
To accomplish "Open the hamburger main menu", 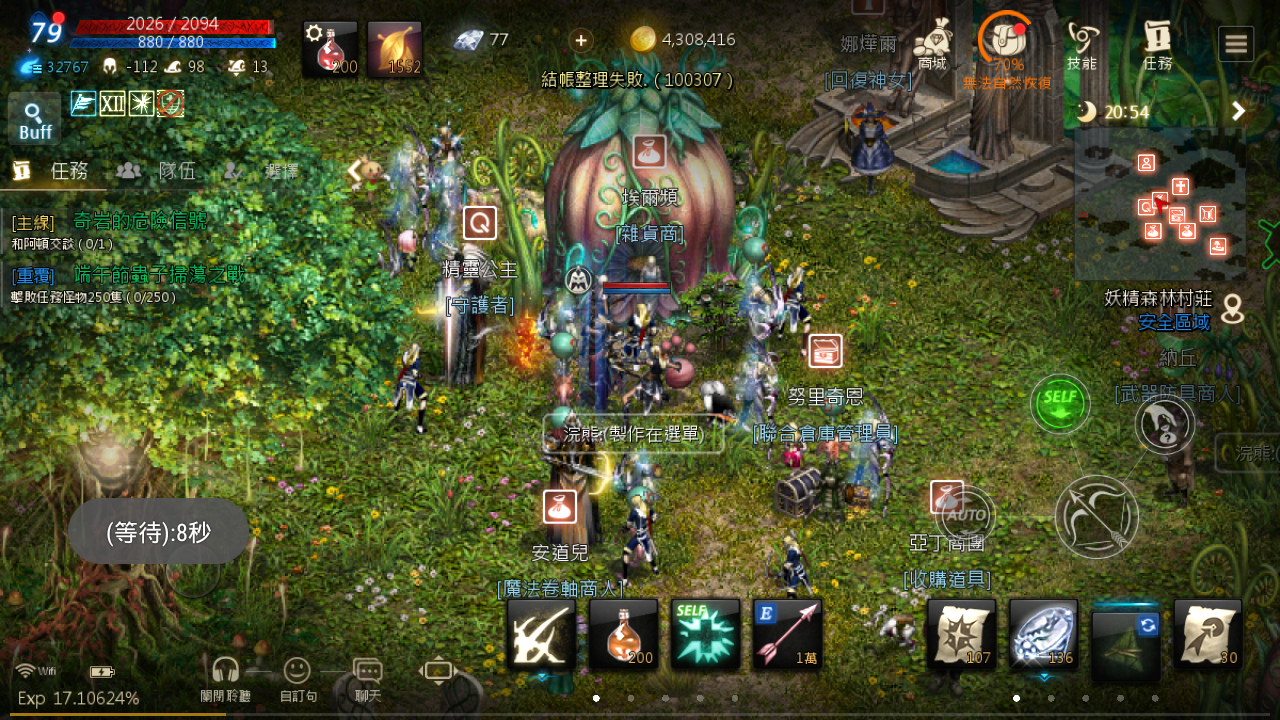I will [x=1236, y=43].
